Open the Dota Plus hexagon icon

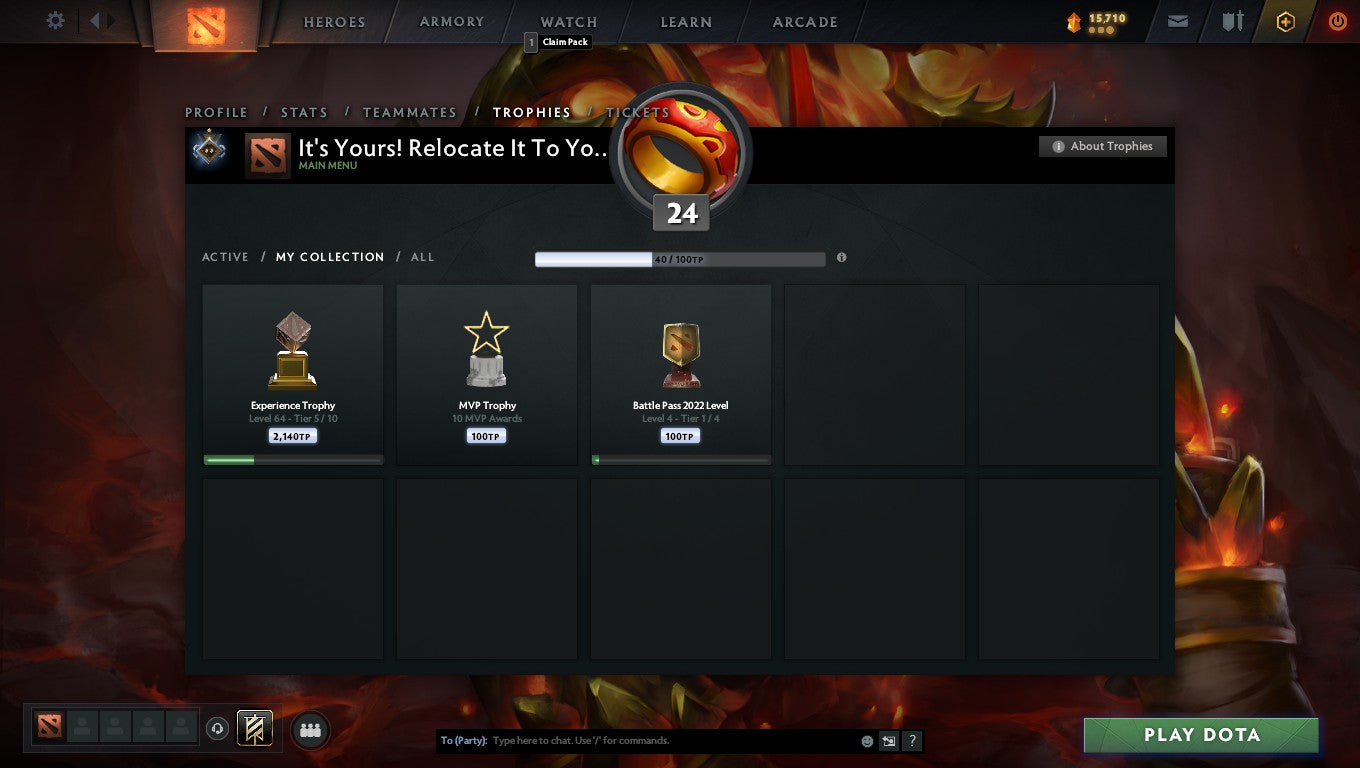pos(1287,20)
